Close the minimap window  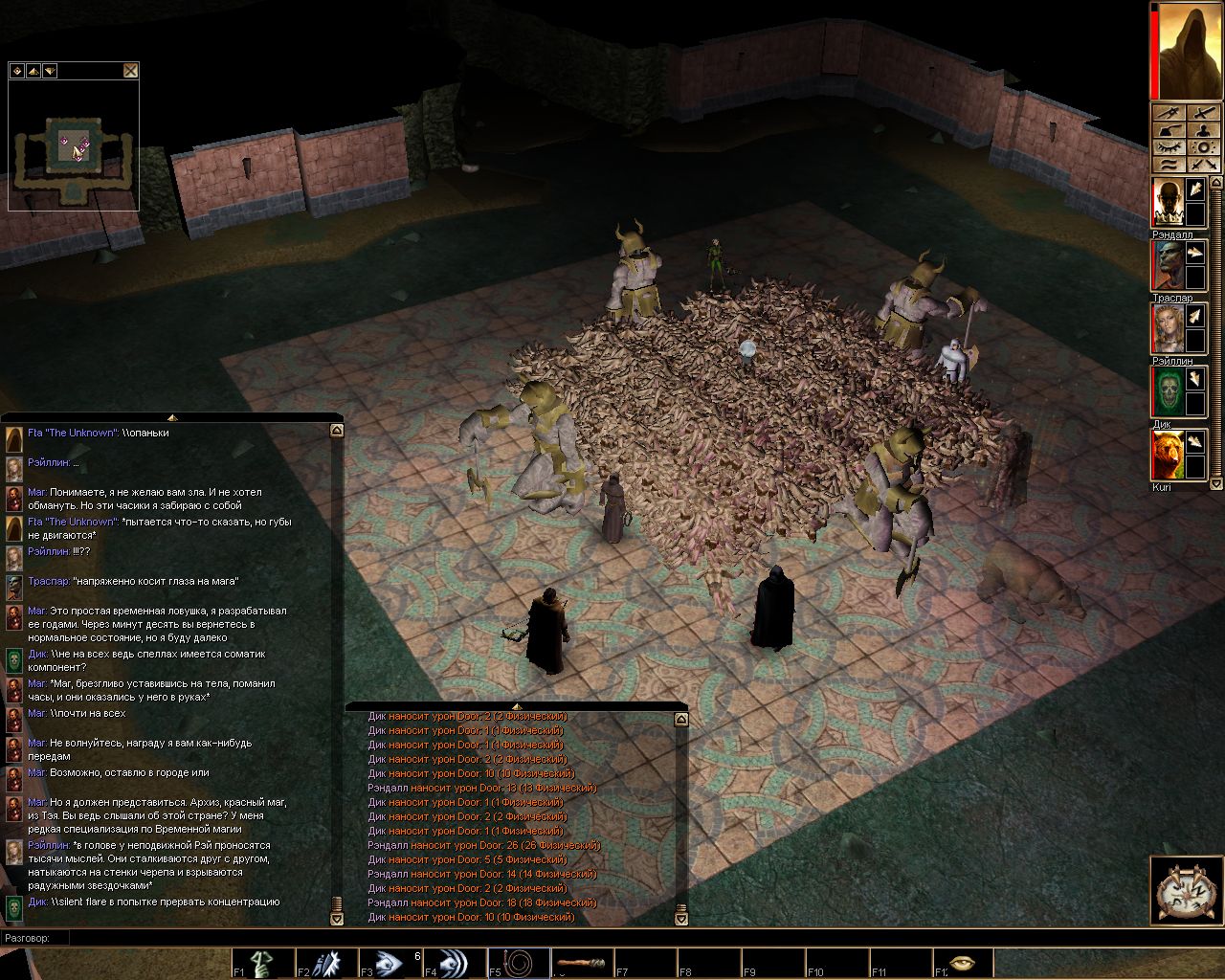130,70
